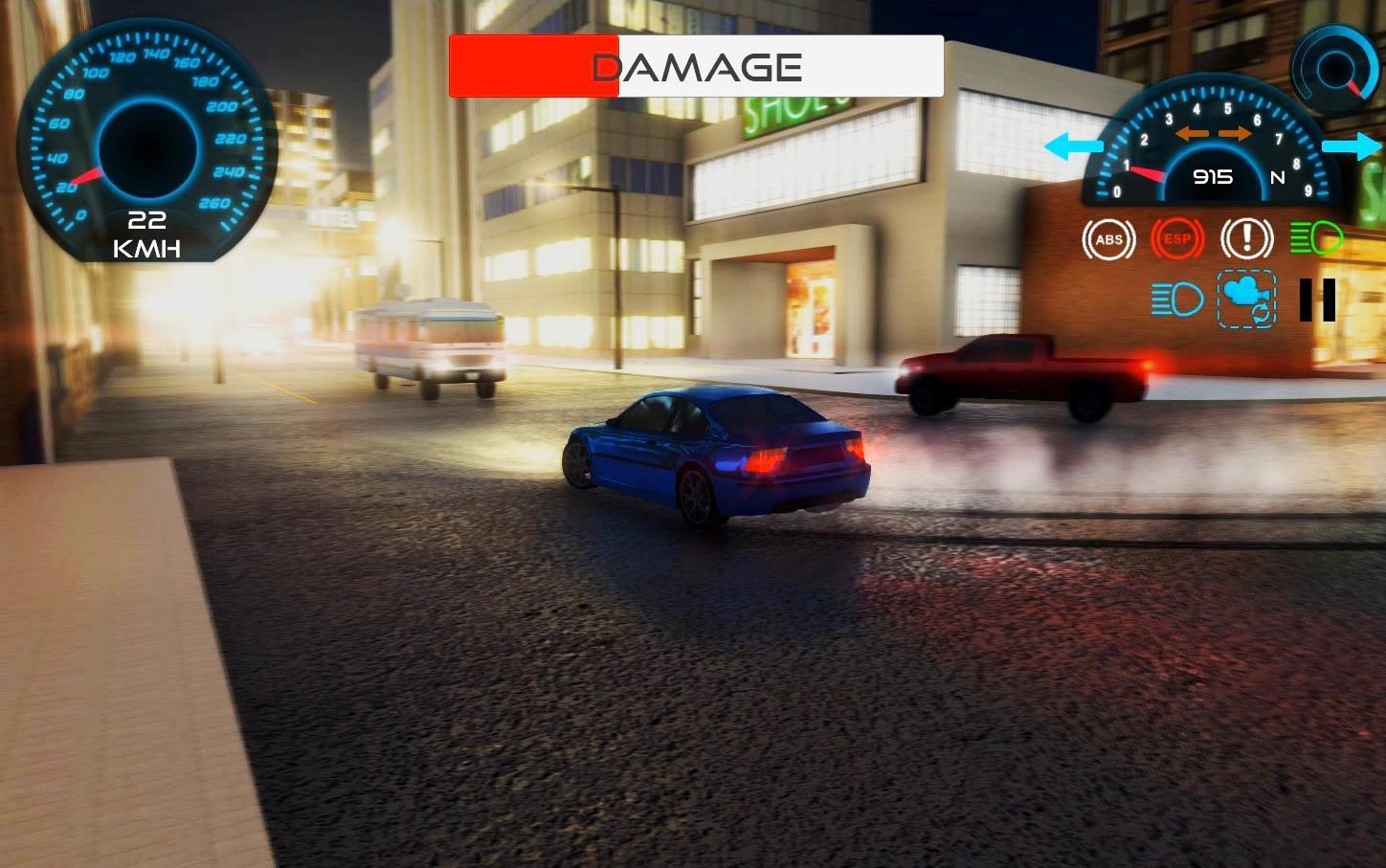The width and height of the screenshot is (1386, 868).
Task: Click the gear indicator showing N
Action: pos(1276,177)
